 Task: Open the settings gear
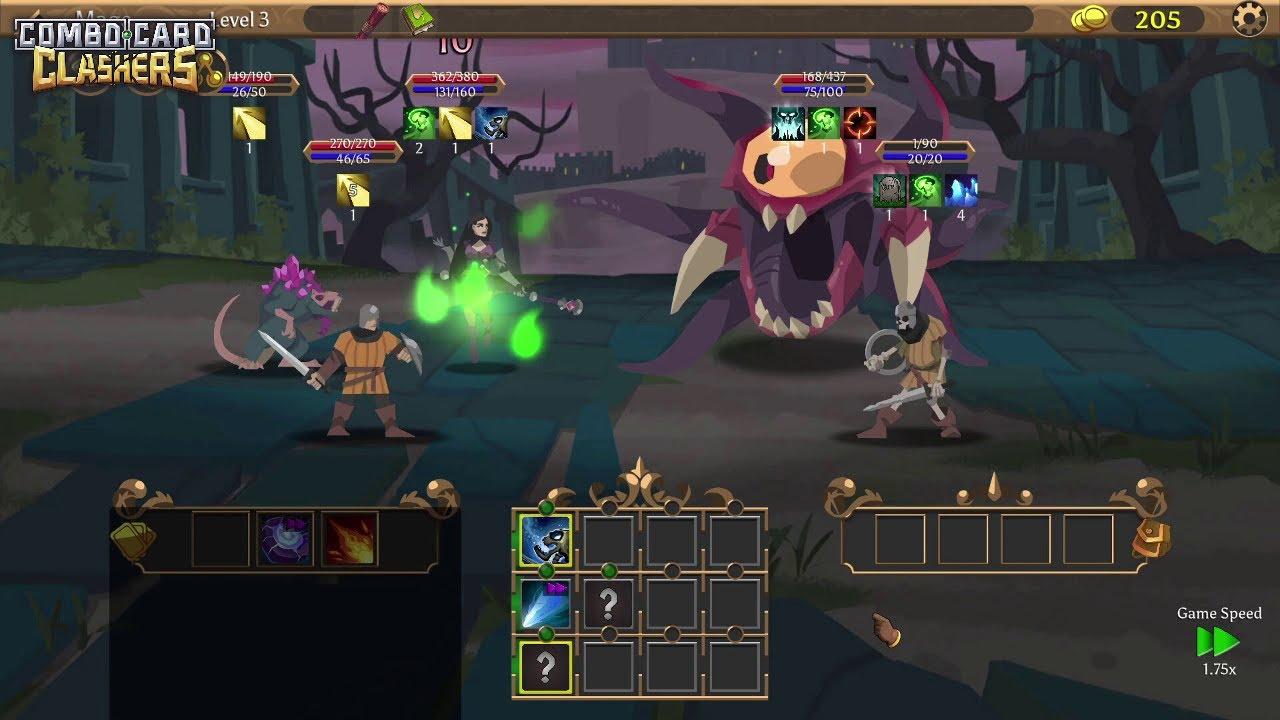[x=1249, y=19]
